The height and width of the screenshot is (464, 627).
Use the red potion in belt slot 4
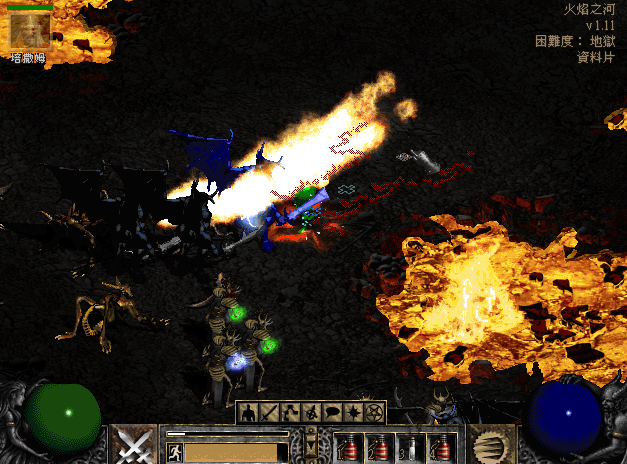point(443,448)
